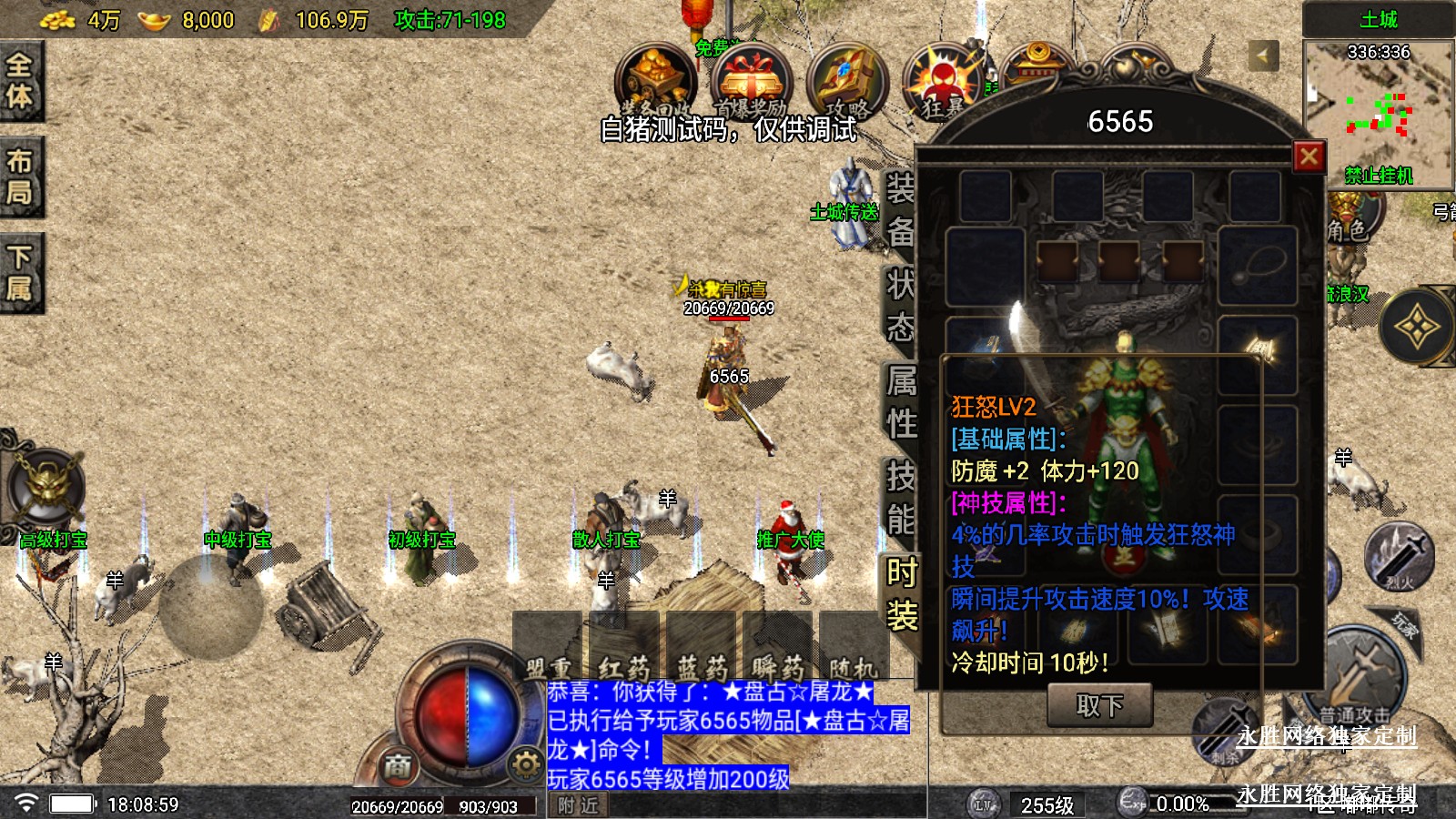Open the 首爆奖励 gift box icon
The width and height of the screenshot is (1456, 819).
click(x=751, y=82)
